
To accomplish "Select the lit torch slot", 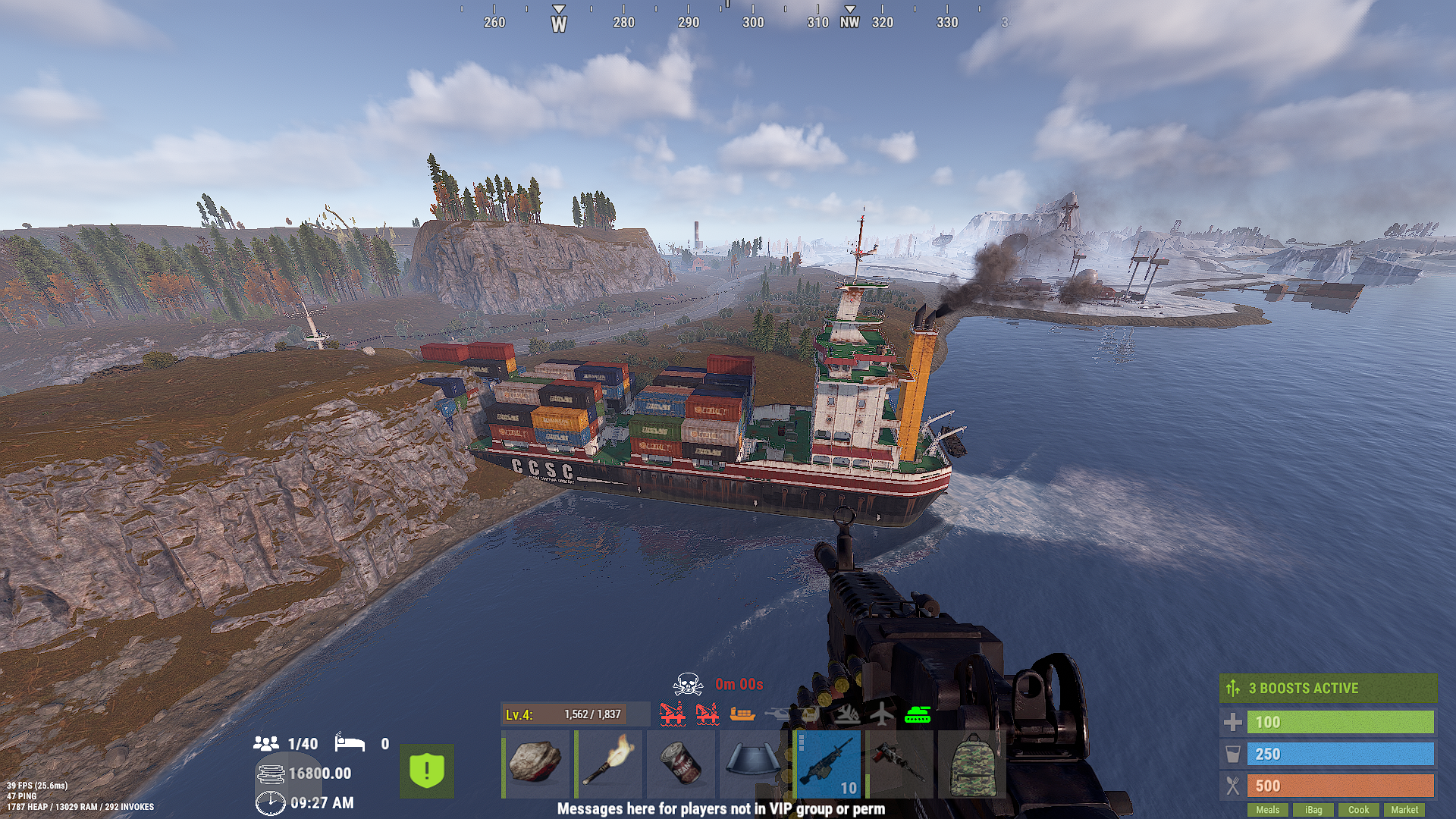I will (608, 764).
